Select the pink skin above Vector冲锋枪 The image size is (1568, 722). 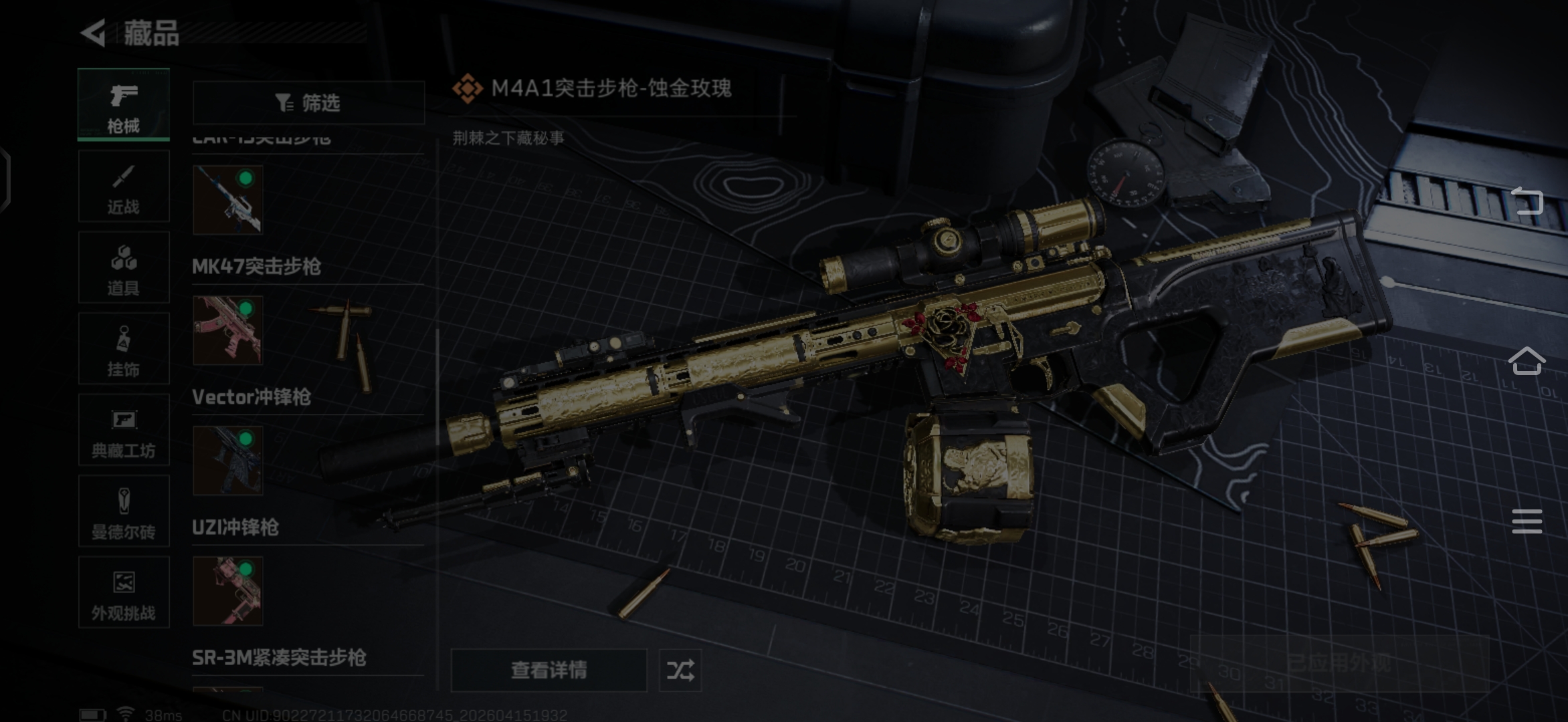tap(227, 330)
